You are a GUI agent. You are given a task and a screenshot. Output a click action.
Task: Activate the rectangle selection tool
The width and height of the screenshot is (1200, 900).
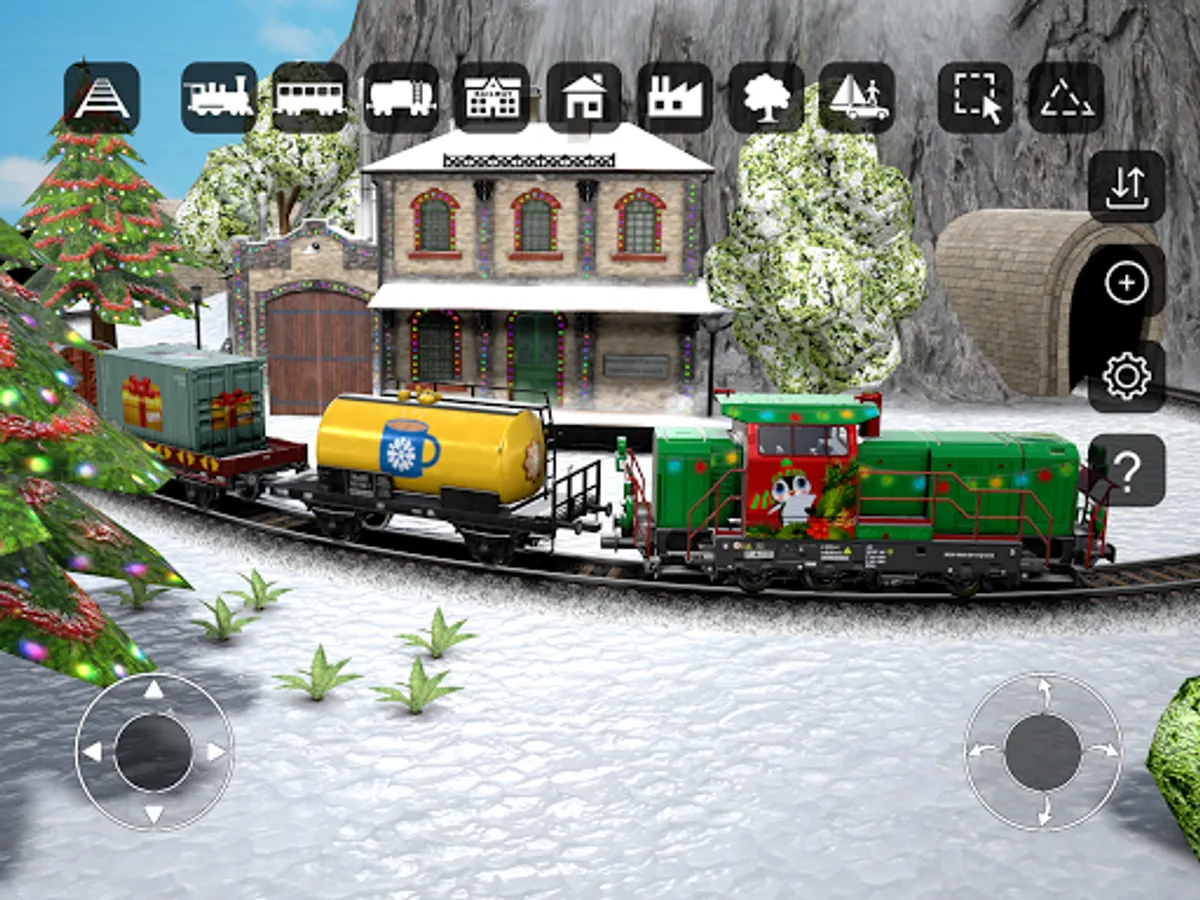pyautogui.click(x=976, y=97)
